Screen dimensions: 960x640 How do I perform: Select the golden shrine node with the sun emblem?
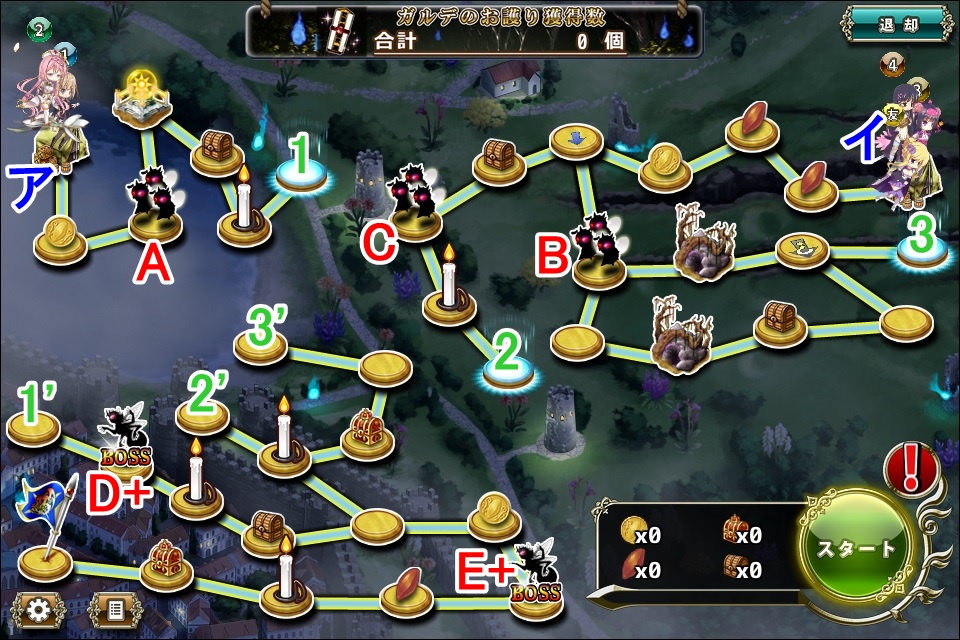[140, 98]
